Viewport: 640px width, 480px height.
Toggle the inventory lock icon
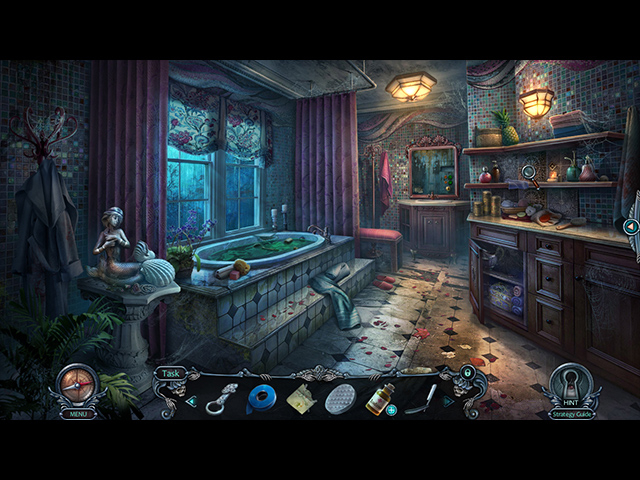(x=466, y=374)
